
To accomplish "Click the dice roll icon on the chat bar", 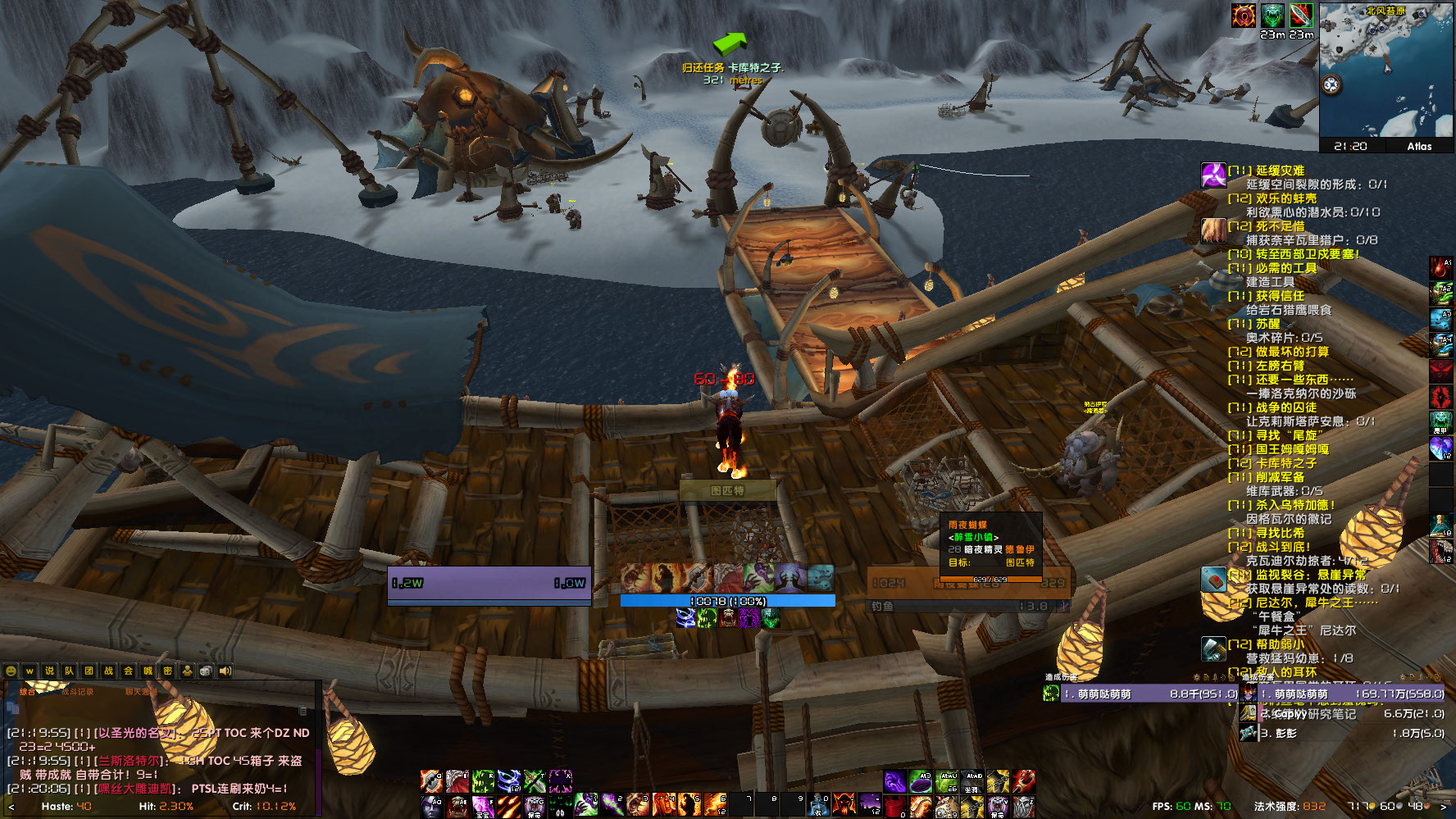I will click(x=206, y=671).
